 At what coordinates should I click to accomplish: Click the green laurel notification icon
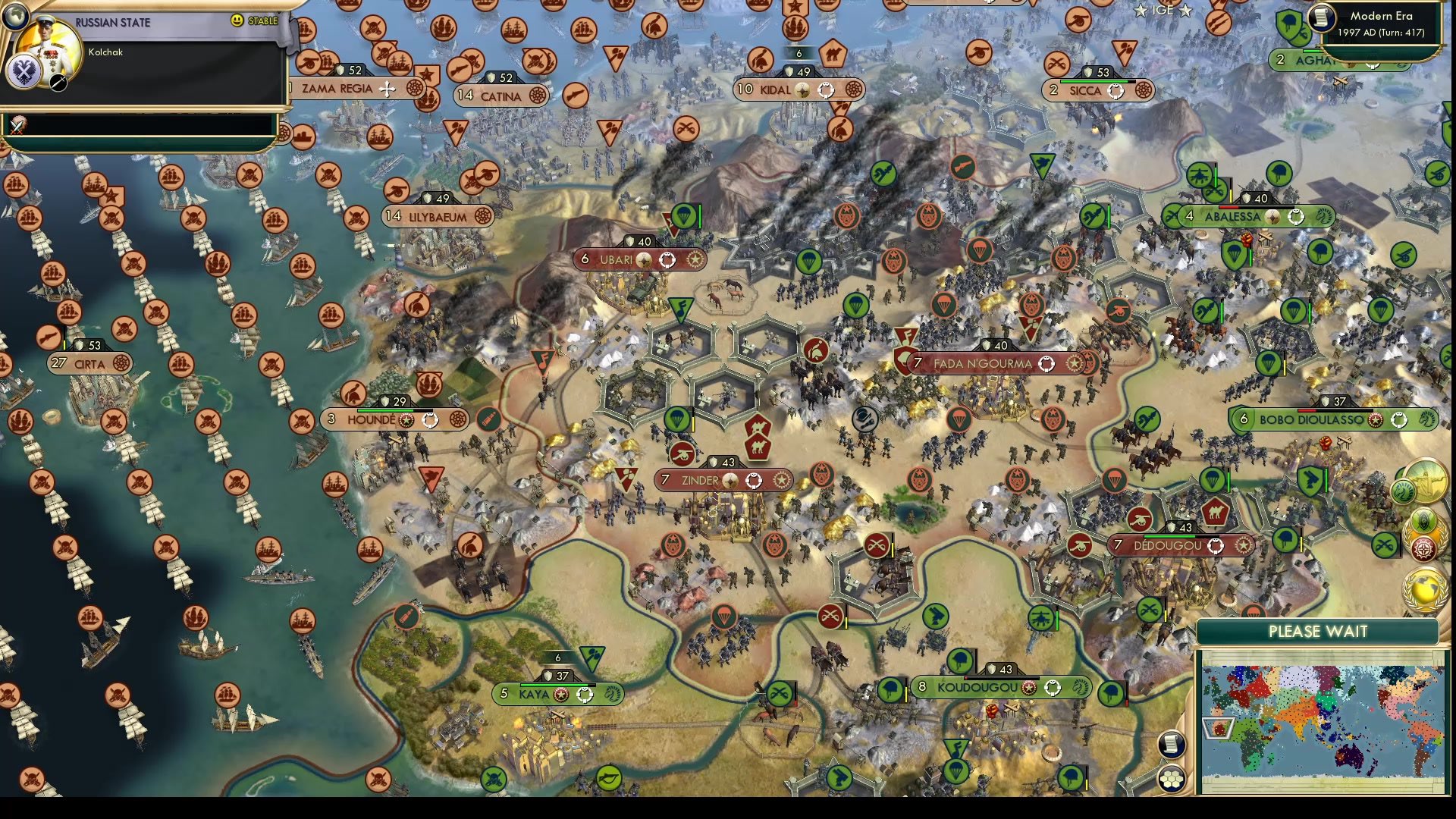click(x=1423, y=522)
